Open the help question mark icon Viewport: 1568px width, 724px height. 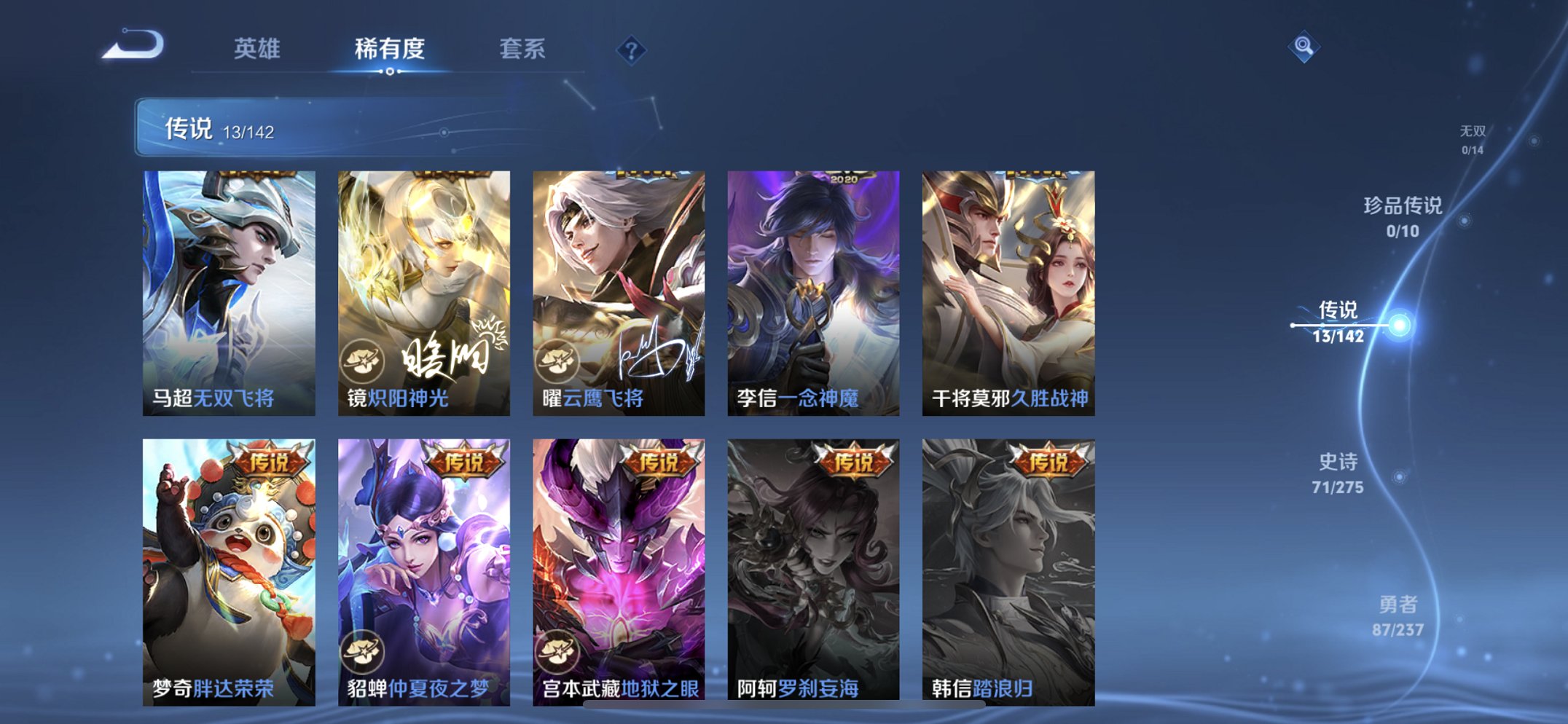pos(632,49)
